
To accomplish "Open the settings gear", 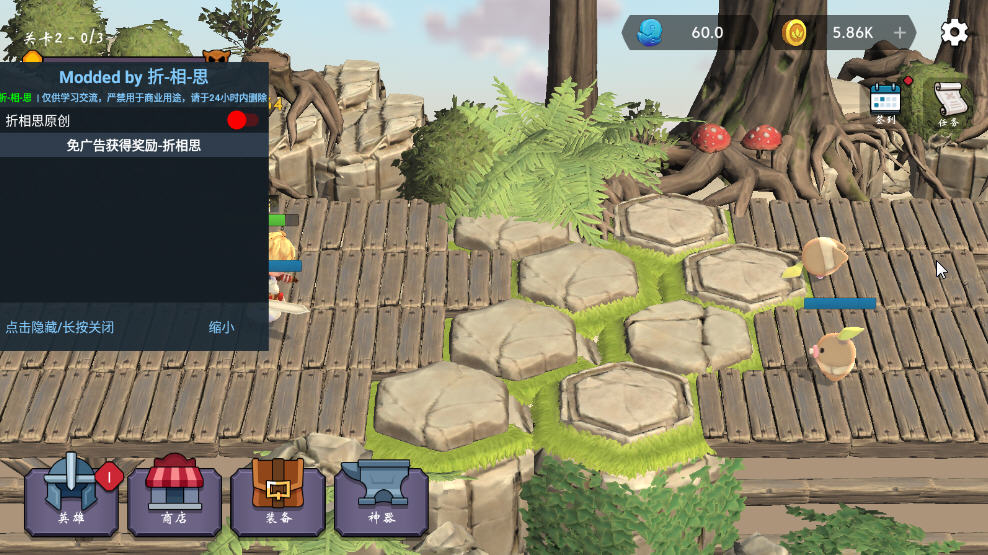I will 954,33.
